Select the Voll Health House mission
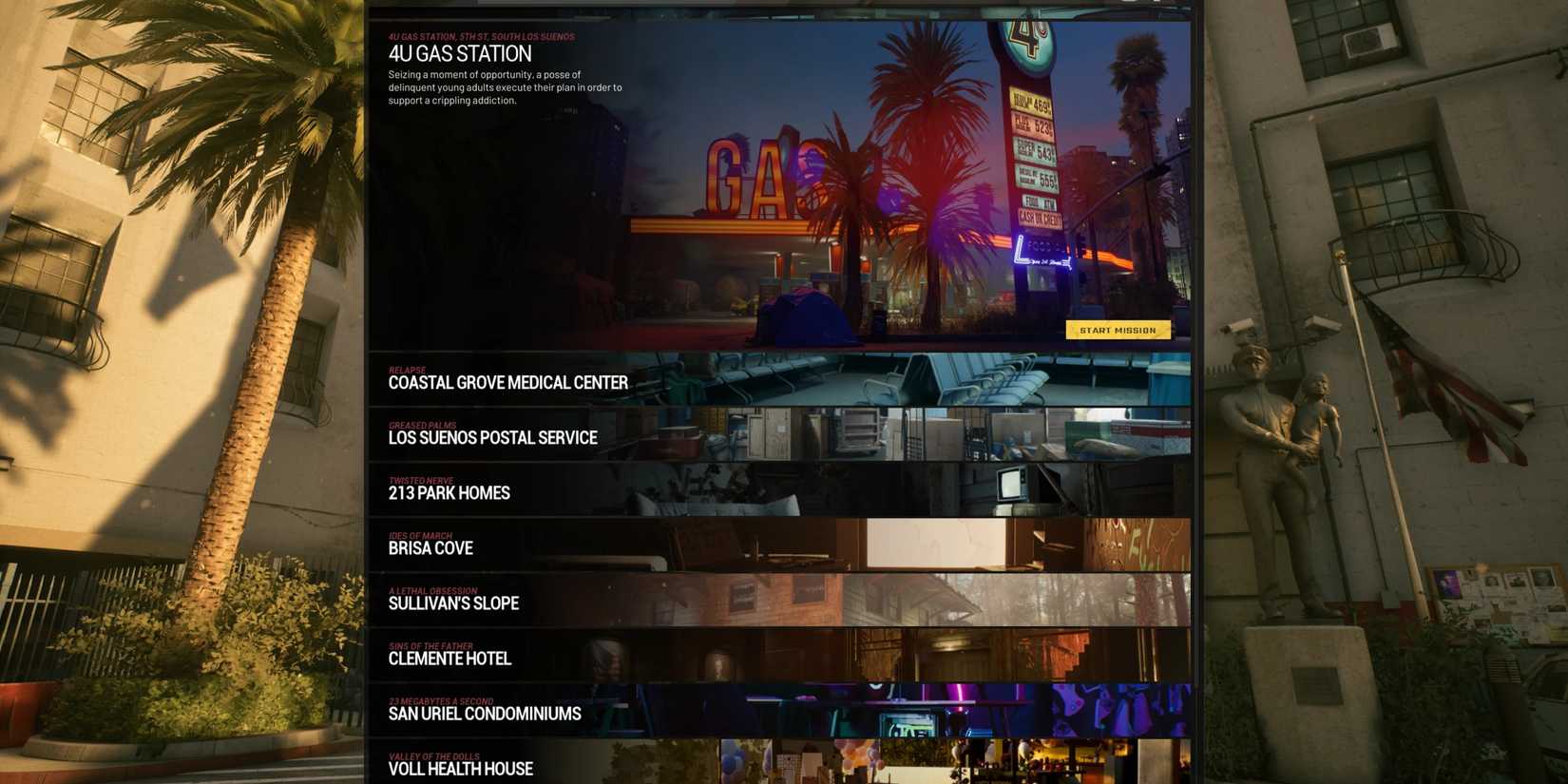 pos(459,770)
